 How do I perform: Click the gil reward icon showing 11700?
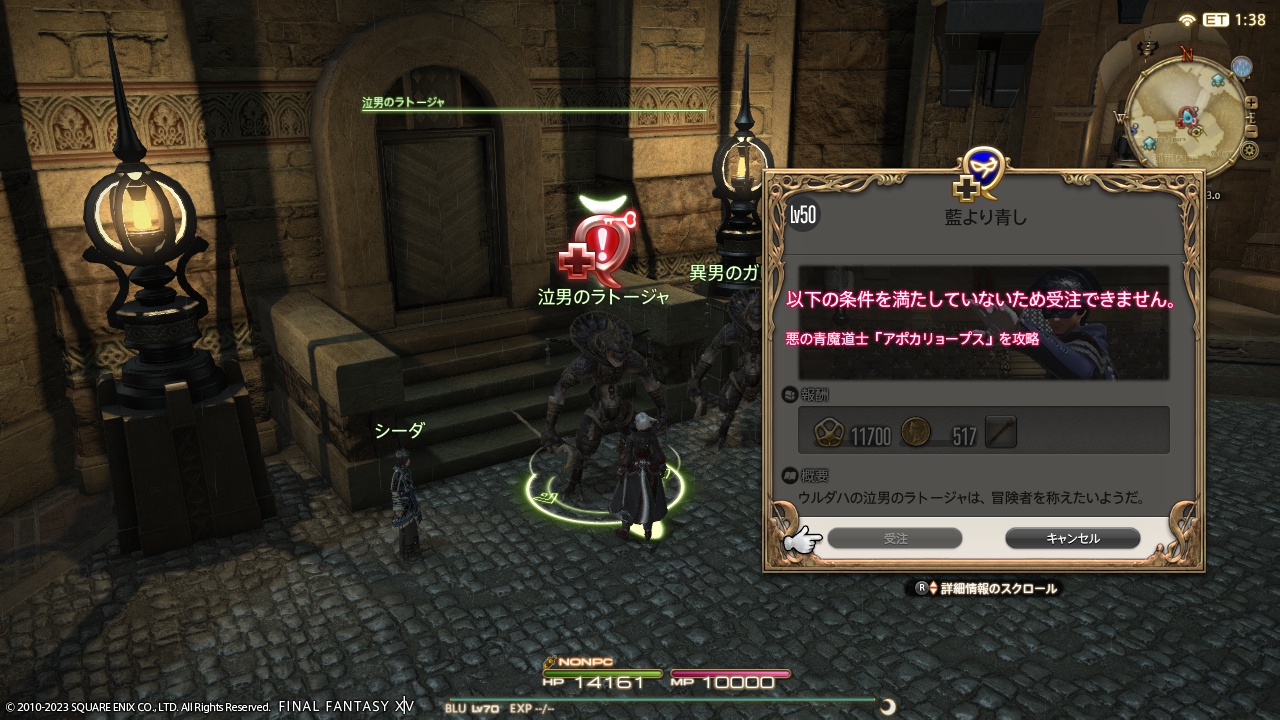click(829, 432)
